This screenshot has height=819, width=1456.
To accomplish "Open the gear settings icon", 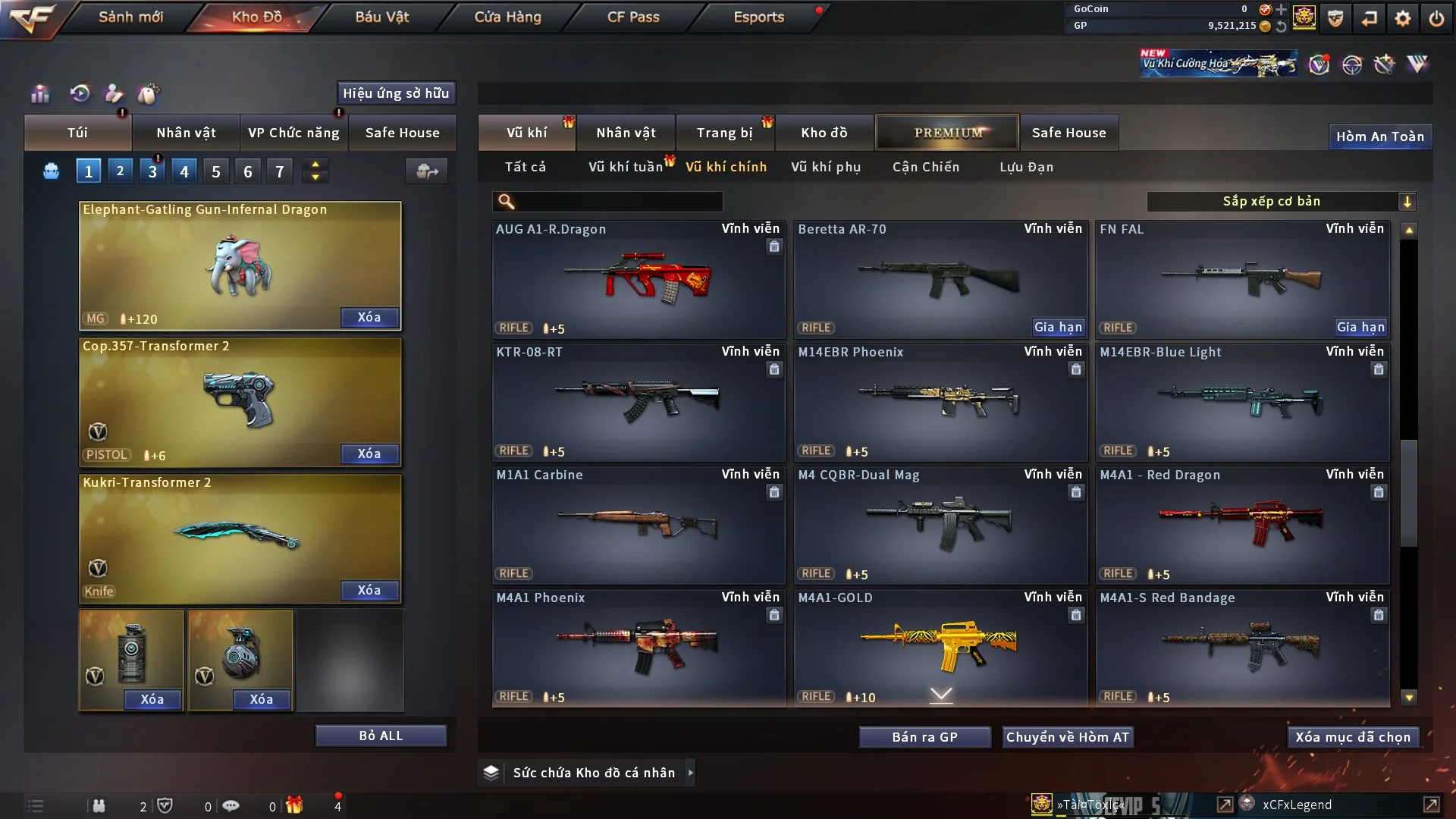I will (1403, 17).
